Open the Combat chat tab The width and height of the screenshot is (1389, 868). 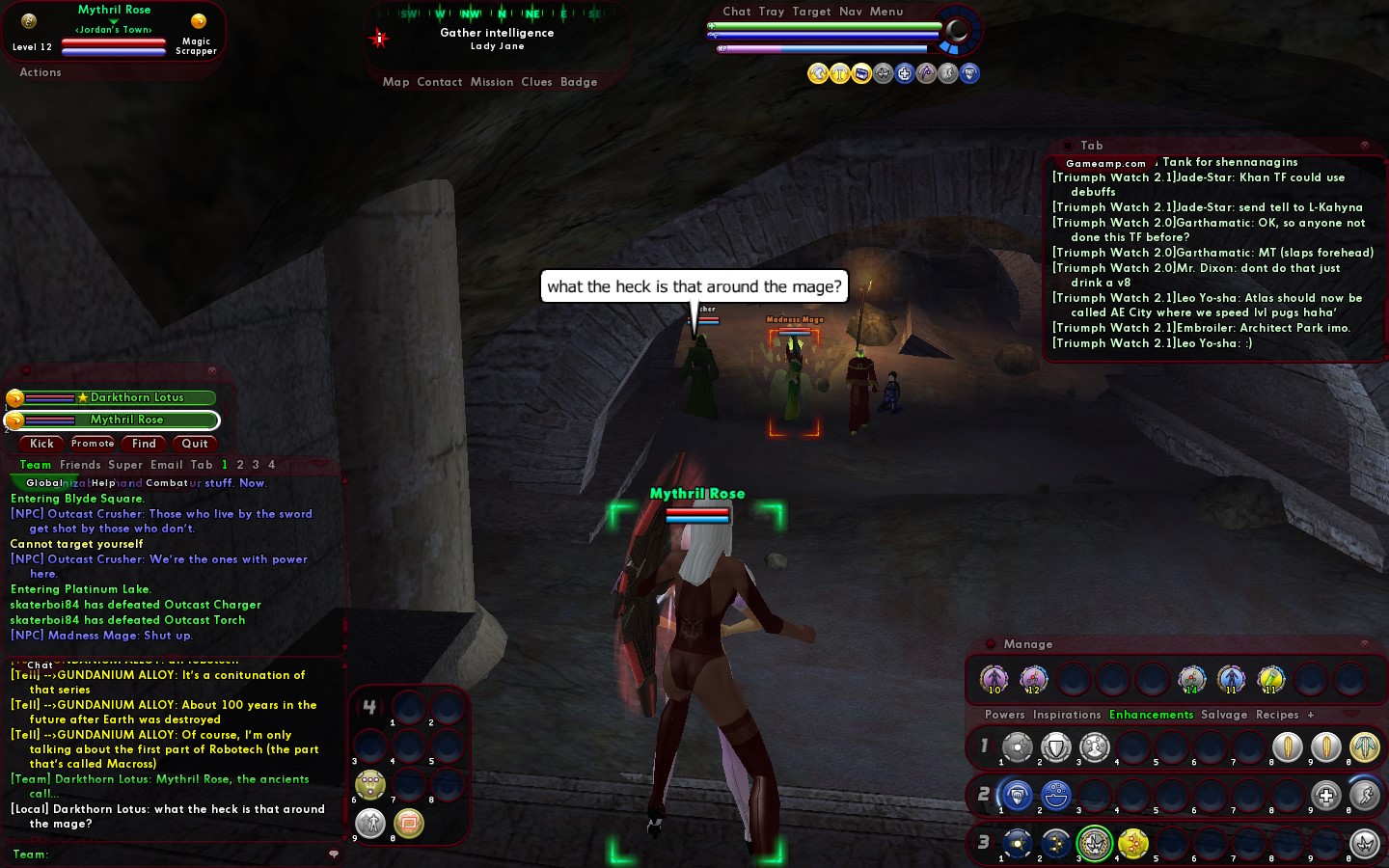pos(167,483)
